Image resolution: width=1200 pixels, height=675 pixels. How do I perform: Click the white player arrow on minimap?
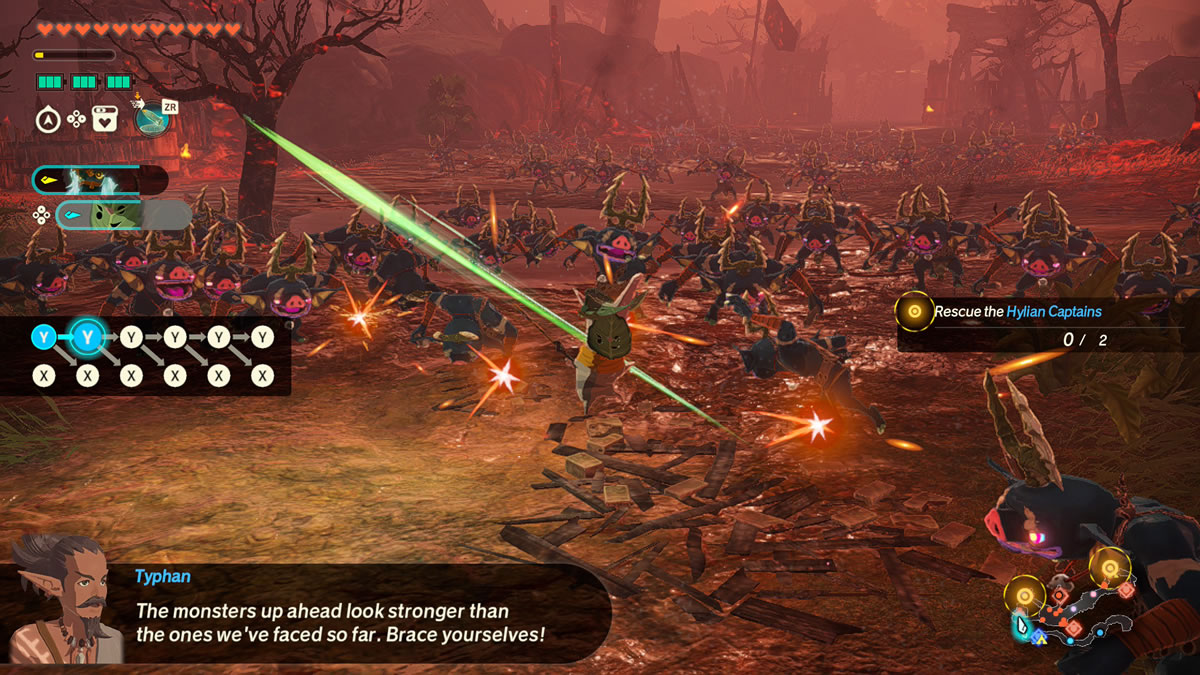[1022, 626]
